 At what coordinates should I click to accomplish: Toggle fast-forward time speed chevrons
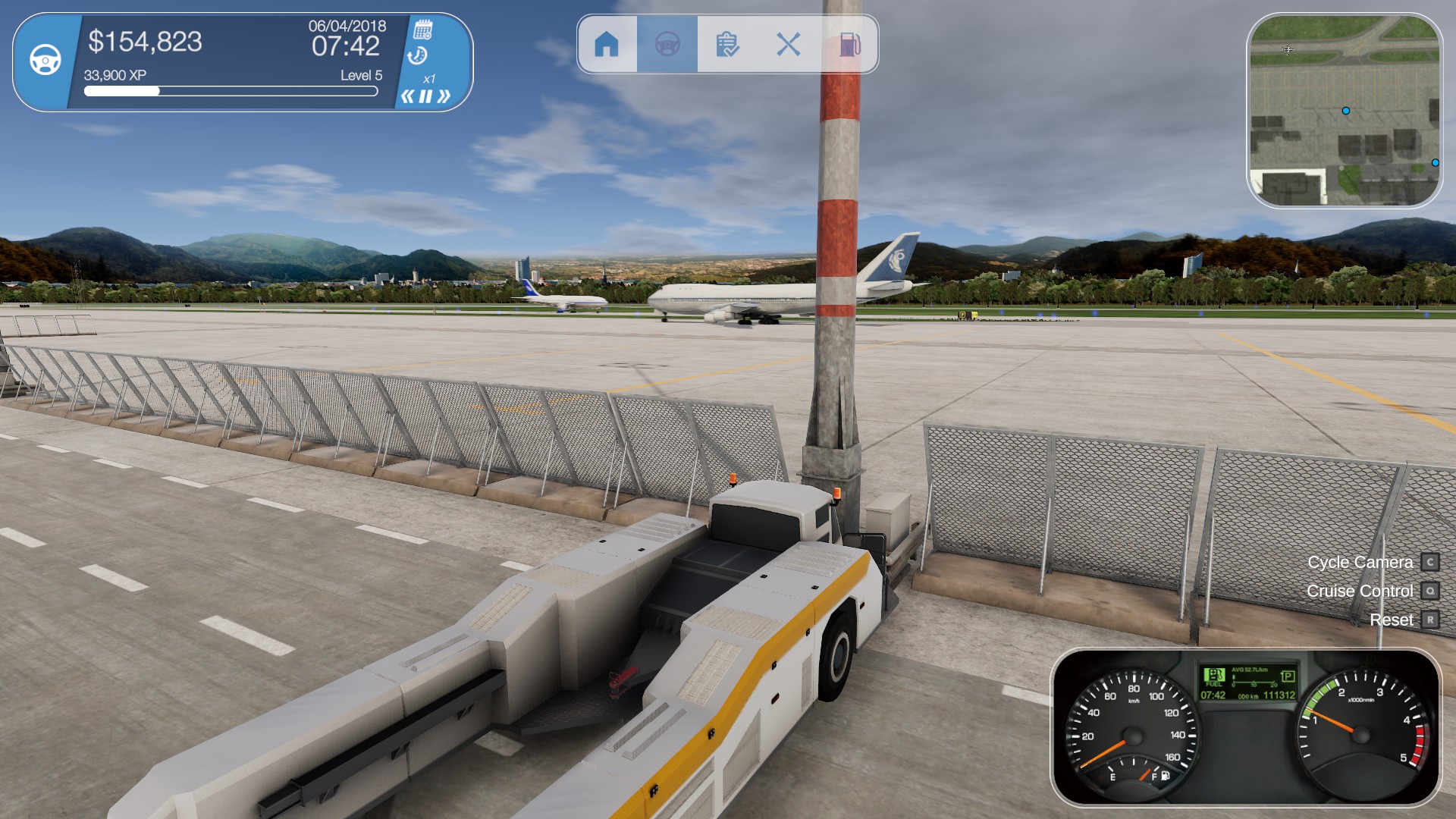(444, 96)
